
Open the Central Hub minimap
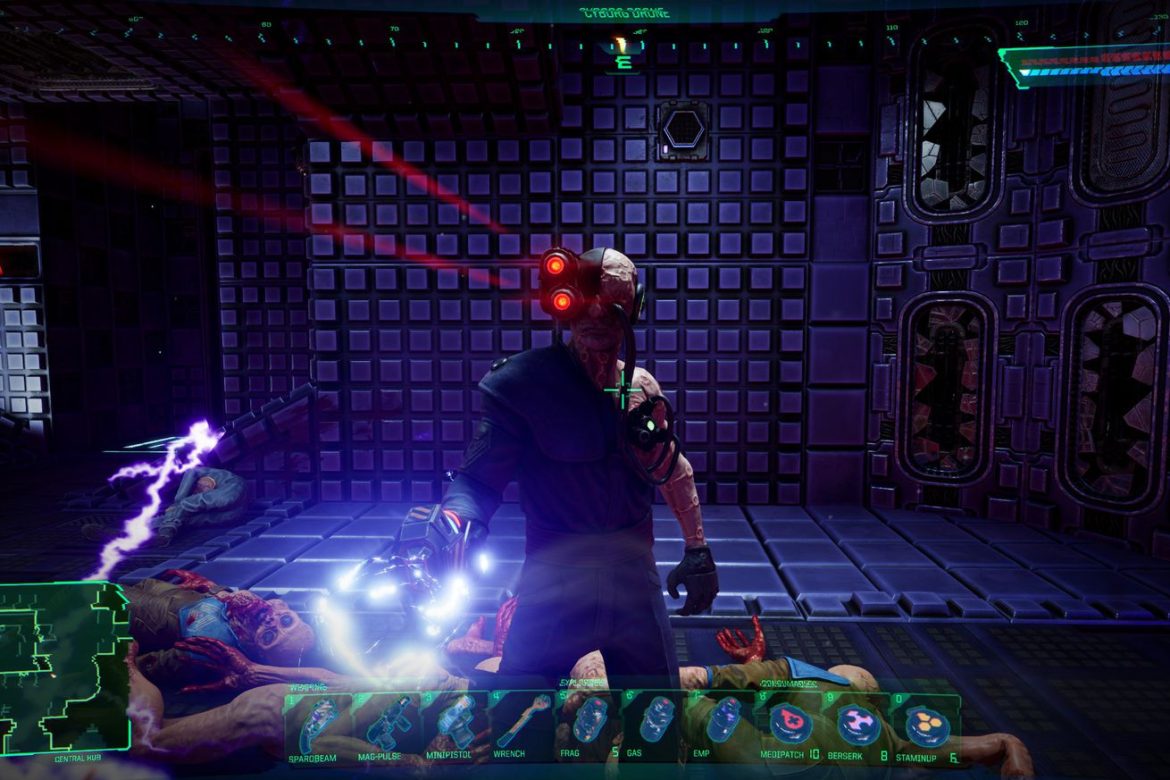click(x=65, y=665)
